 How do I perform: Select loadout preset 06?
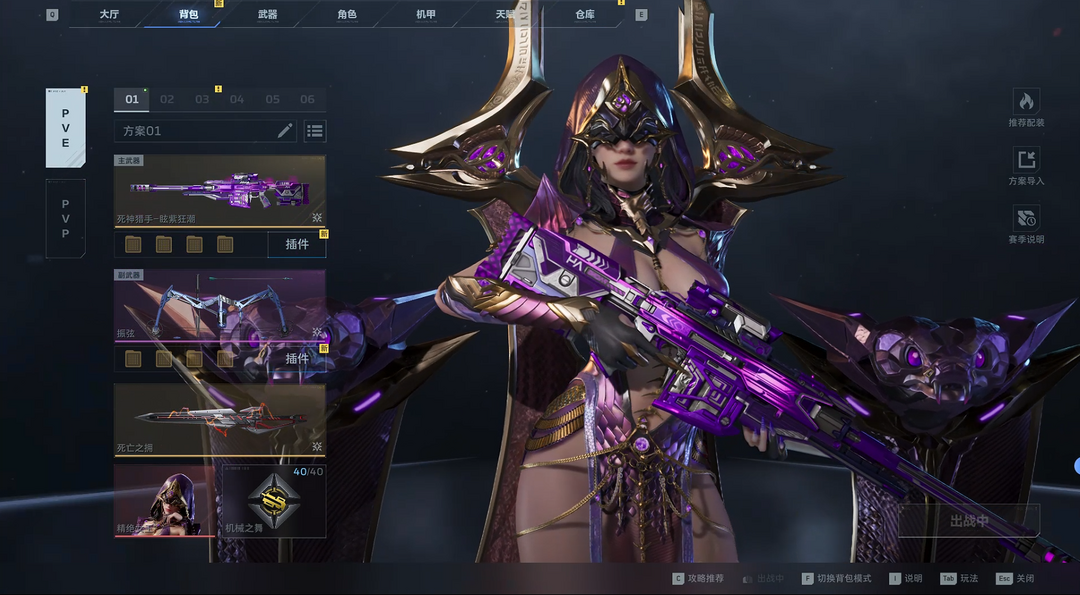pyautogui.click(x=307, y=99)
